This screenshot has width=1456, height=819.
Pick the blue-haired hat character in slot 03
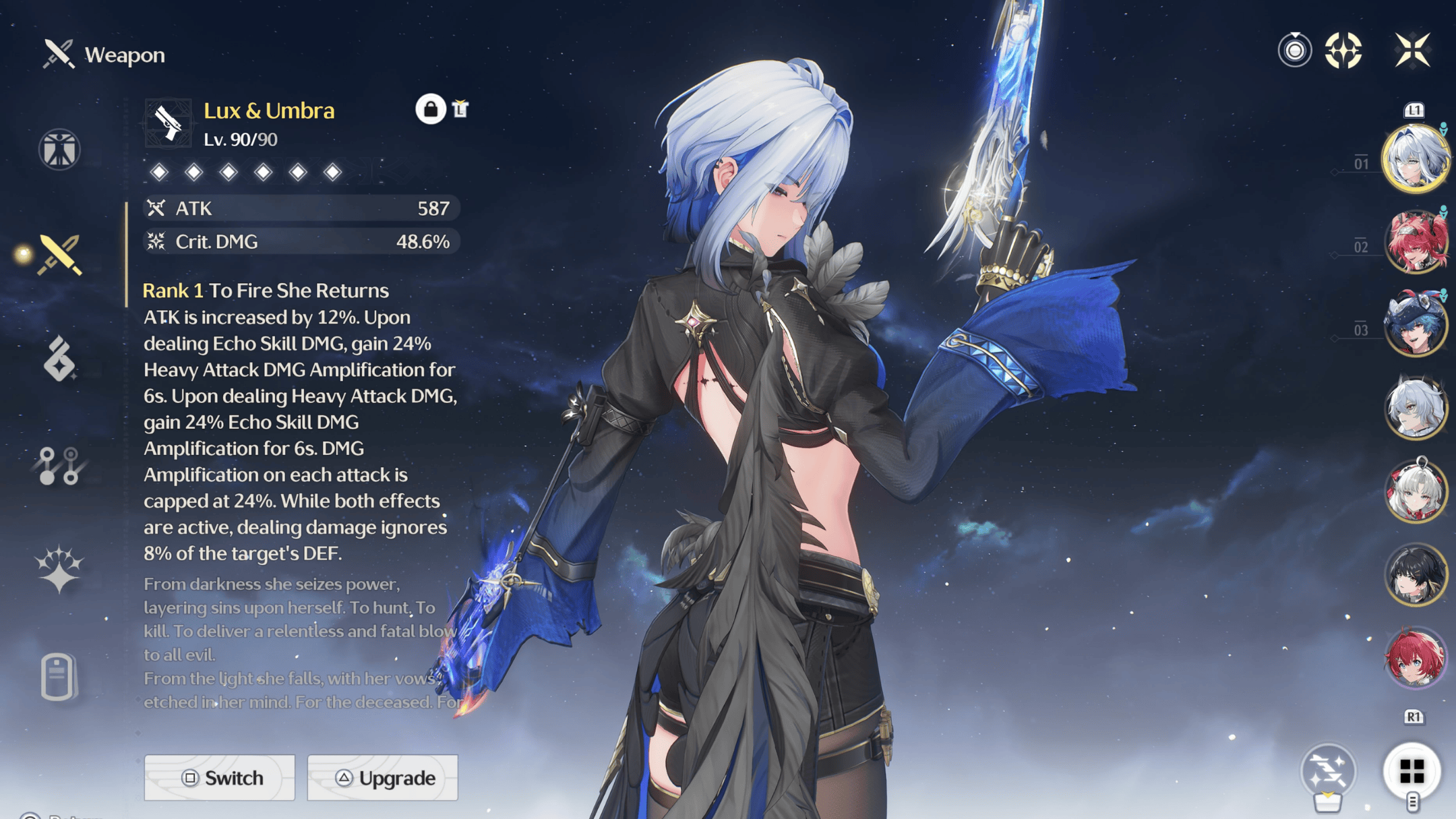[x=1415, y=326]
